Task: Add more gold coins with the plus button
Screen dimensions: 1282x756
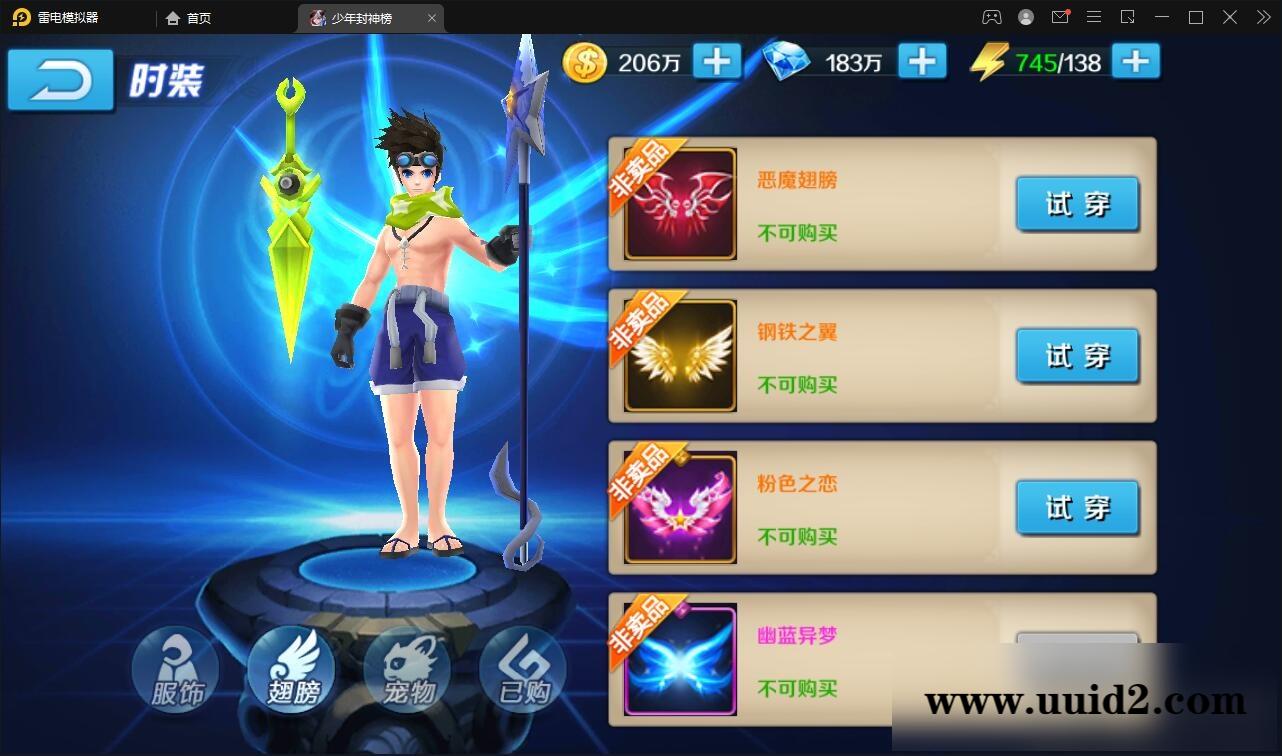Action: point(716,62)
